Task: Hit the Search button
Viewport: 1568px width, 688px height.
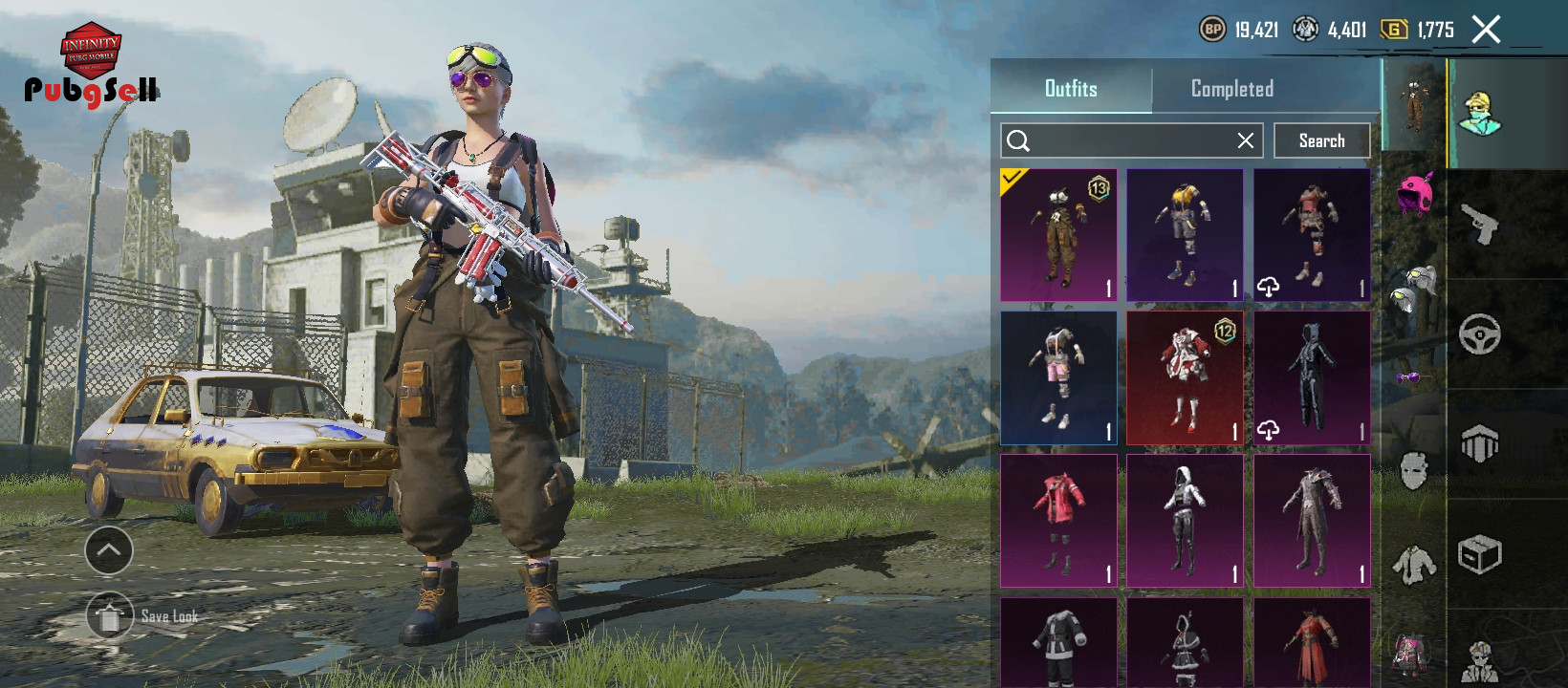Action: (x=1321, y=140)
